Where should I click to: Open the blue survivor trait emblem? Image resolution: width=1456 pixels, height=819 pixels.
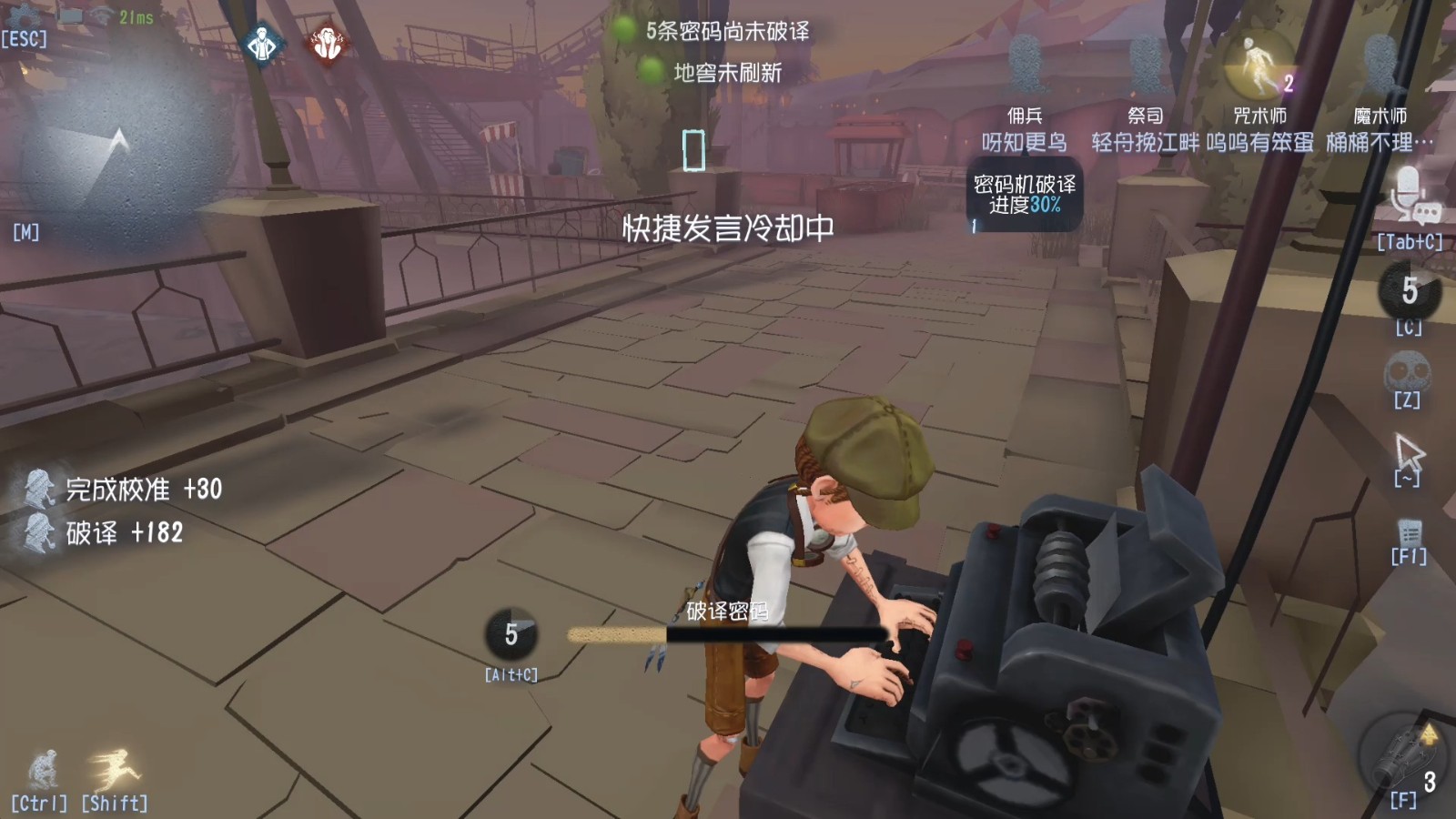tap(262, 43)
